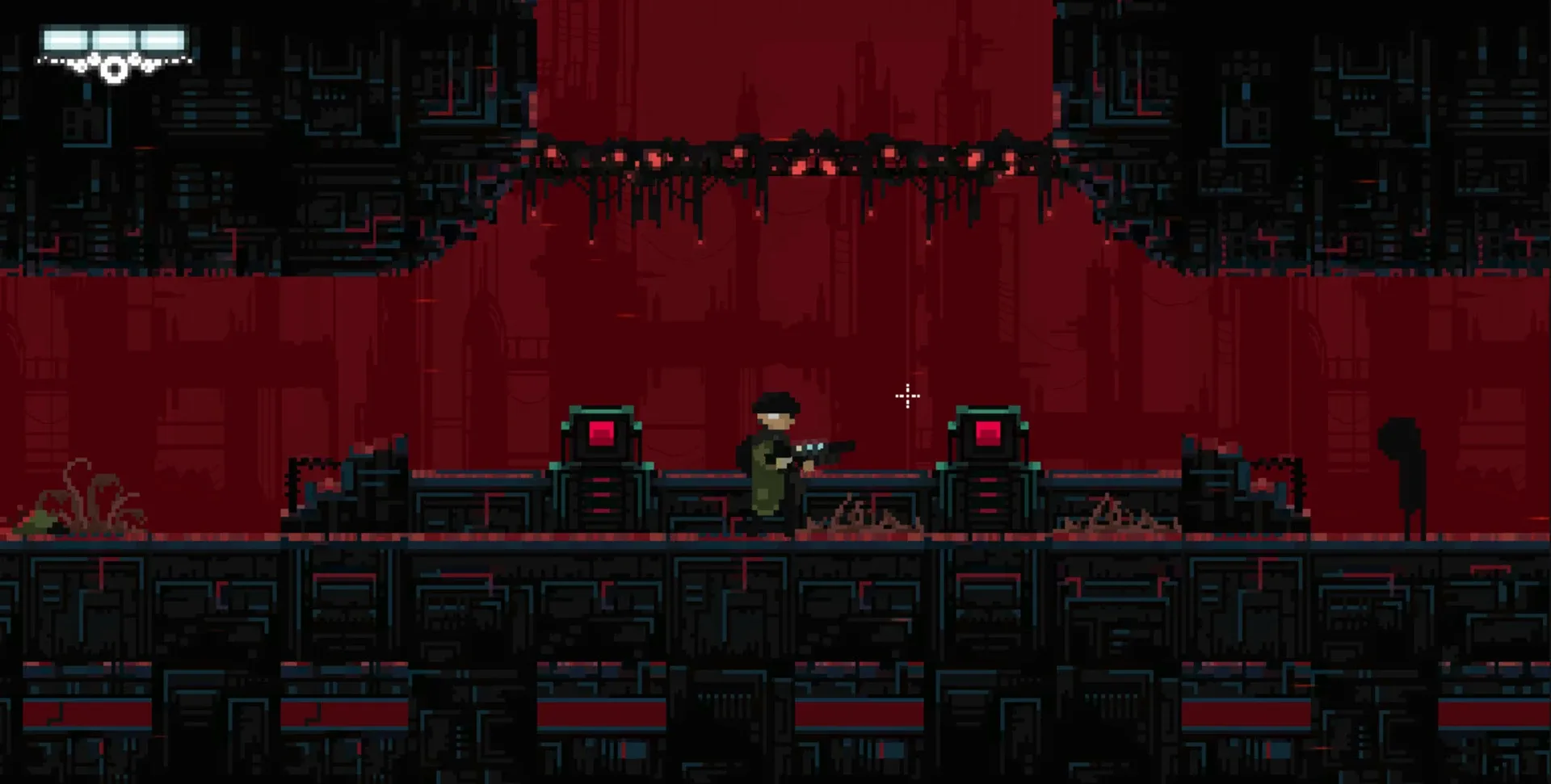The width and height of the screenshot is (1551, 784).
Task: Click the dried roots right of the player
Action: (864, 517)
